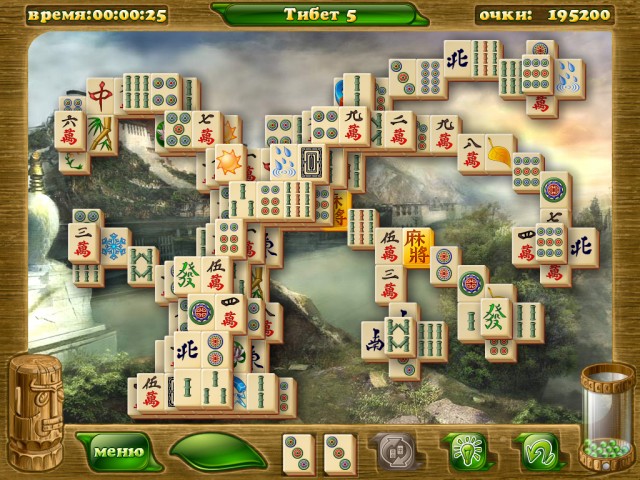Click the large green leaf panel
Viewport: 640px width, 480px height.
[x=217, y=452]
